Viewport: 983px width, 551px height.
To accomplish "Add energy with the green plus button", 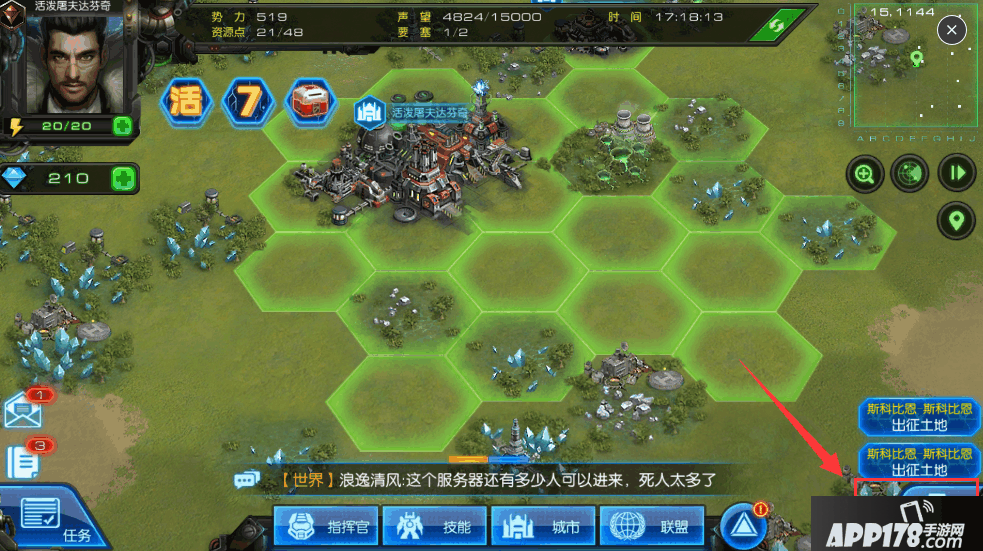I will coord(122,126).
